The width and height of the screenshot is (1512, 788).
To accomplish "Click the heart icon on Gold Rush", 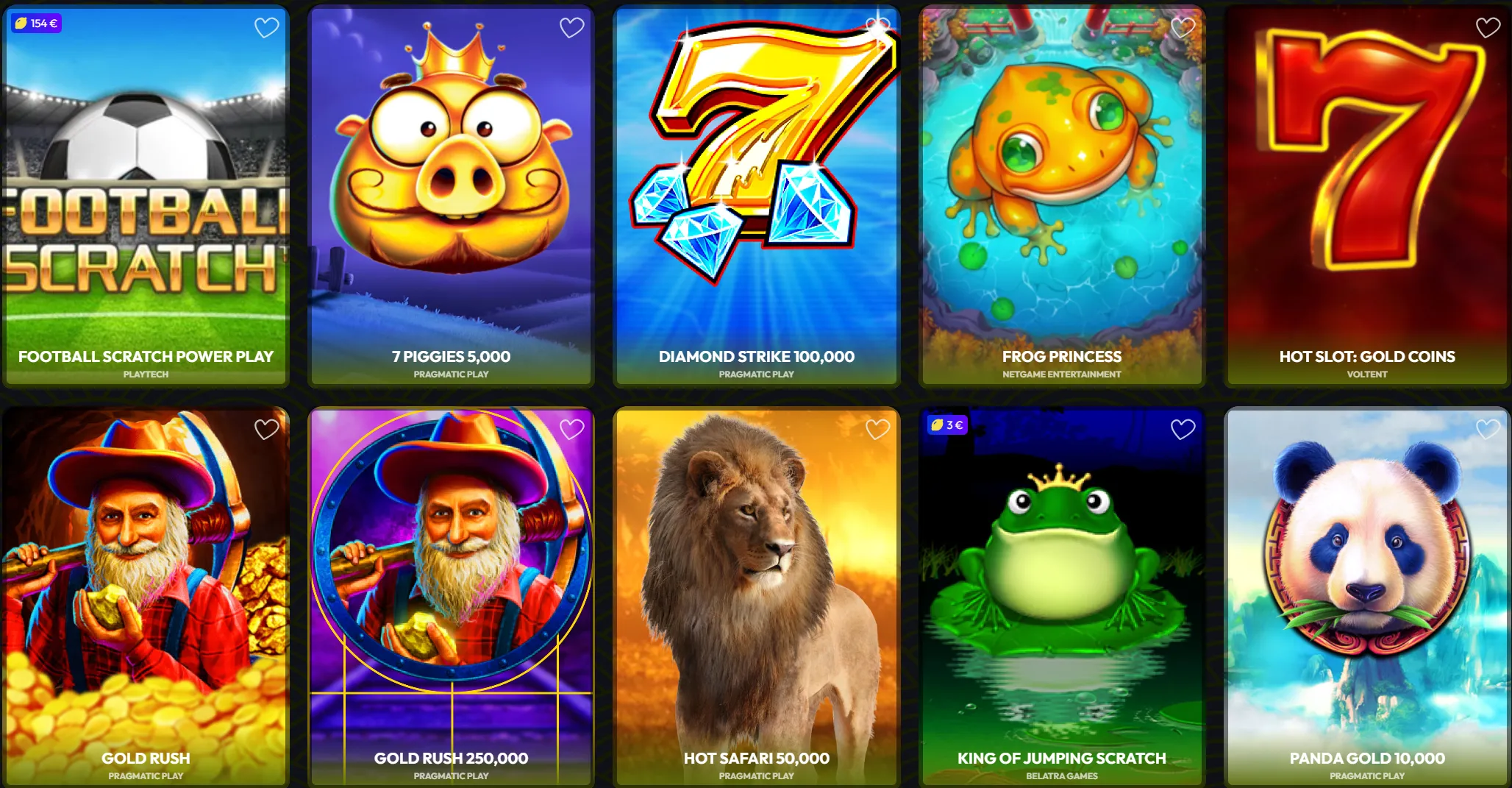I will pos(266,429).
